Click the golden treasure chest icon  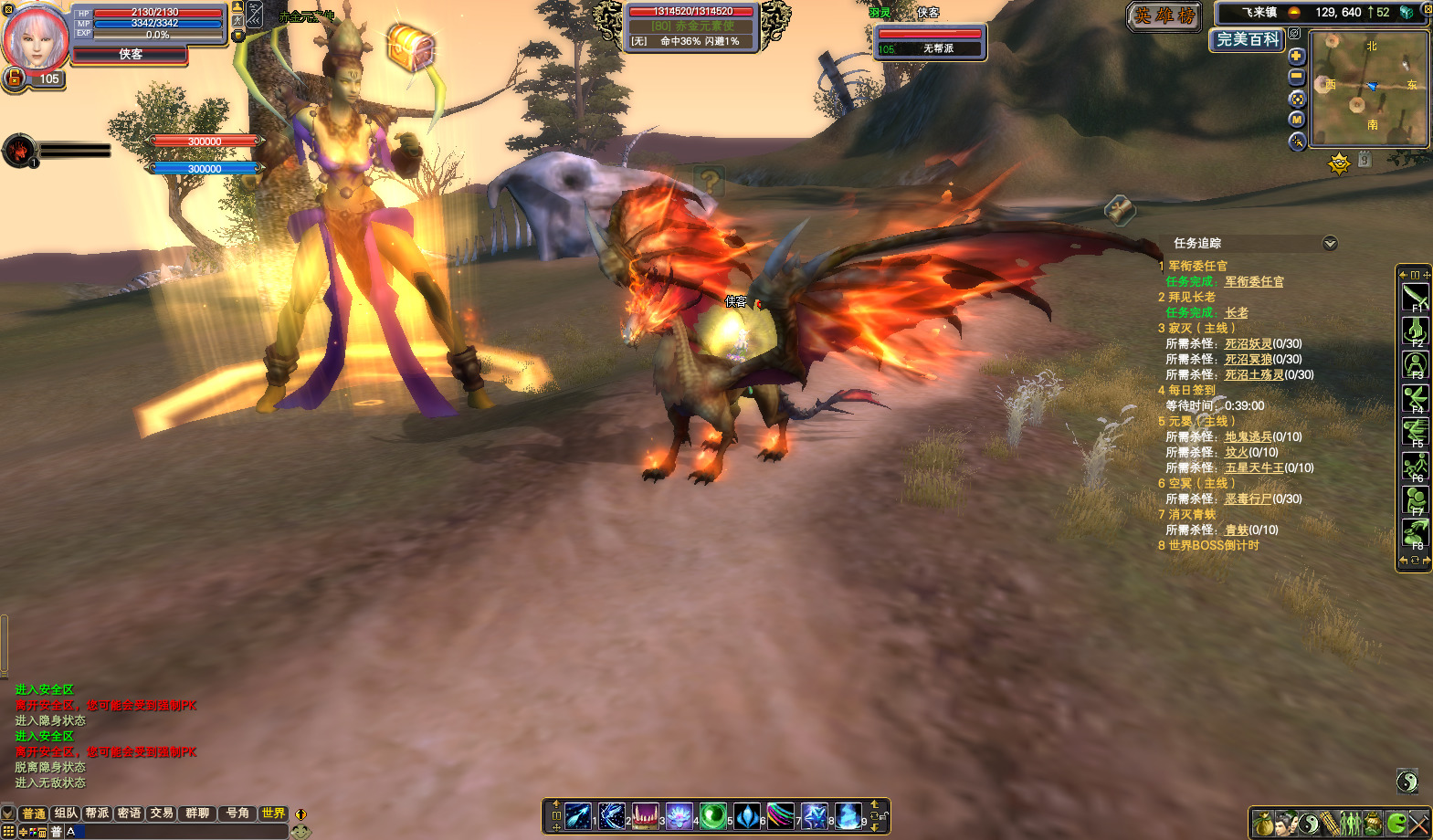(410, 46)
